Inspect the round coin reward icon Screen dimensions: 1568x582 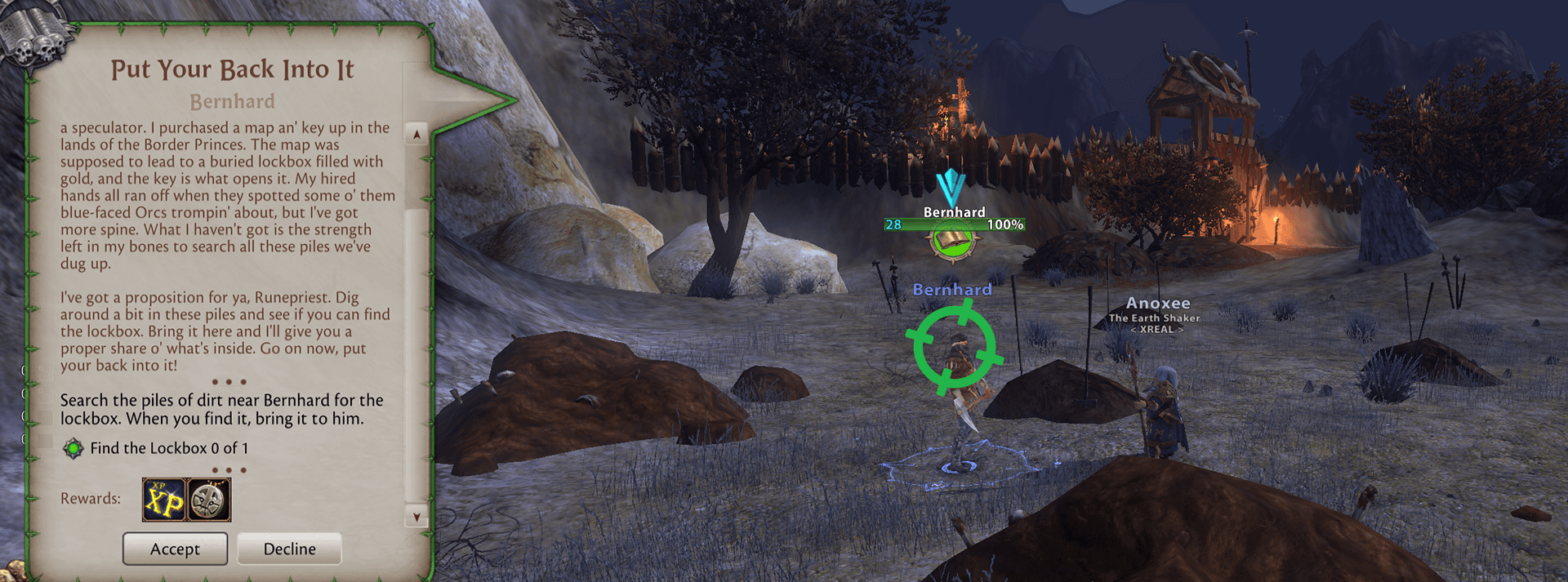(x=209, y=500)
